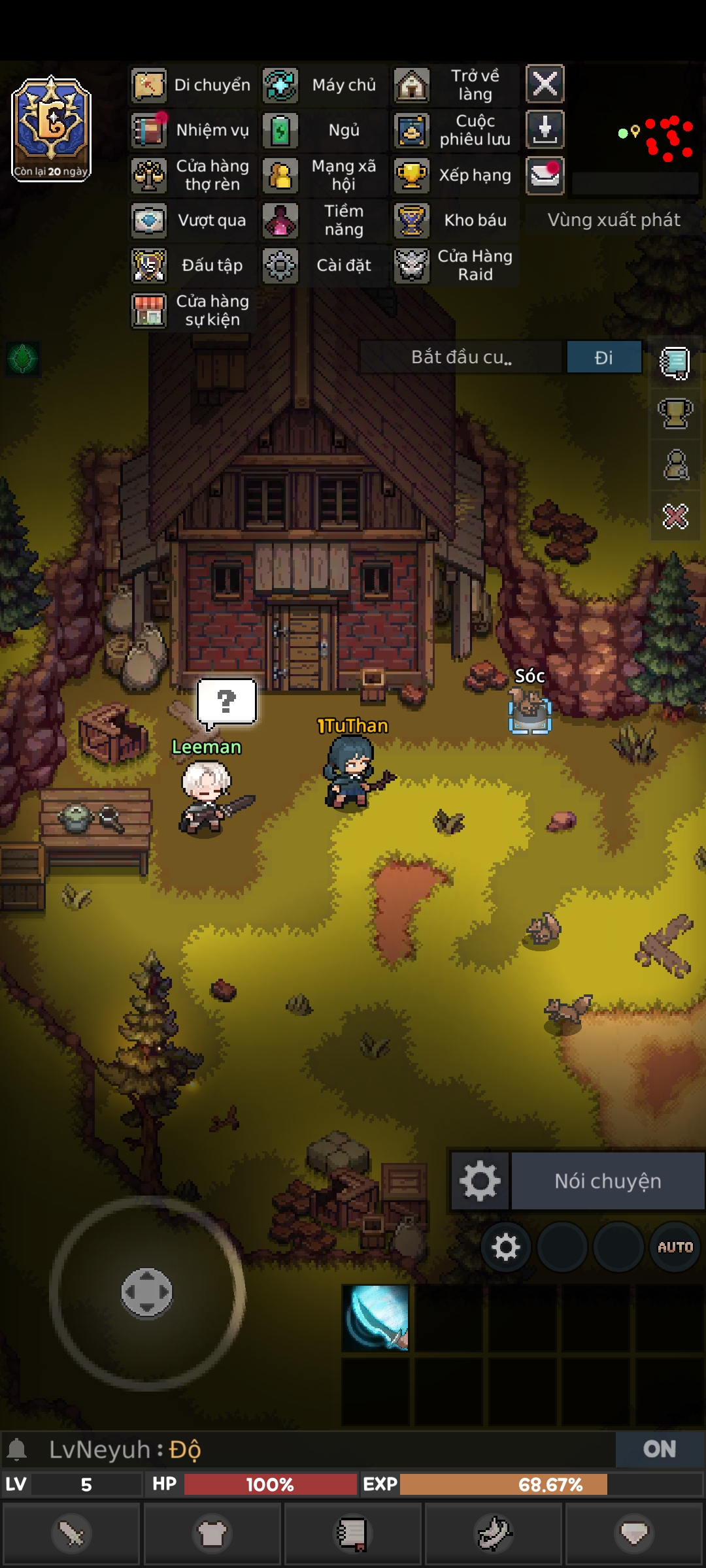
Task: Open the guild crest pass icon
Action: 51,128
